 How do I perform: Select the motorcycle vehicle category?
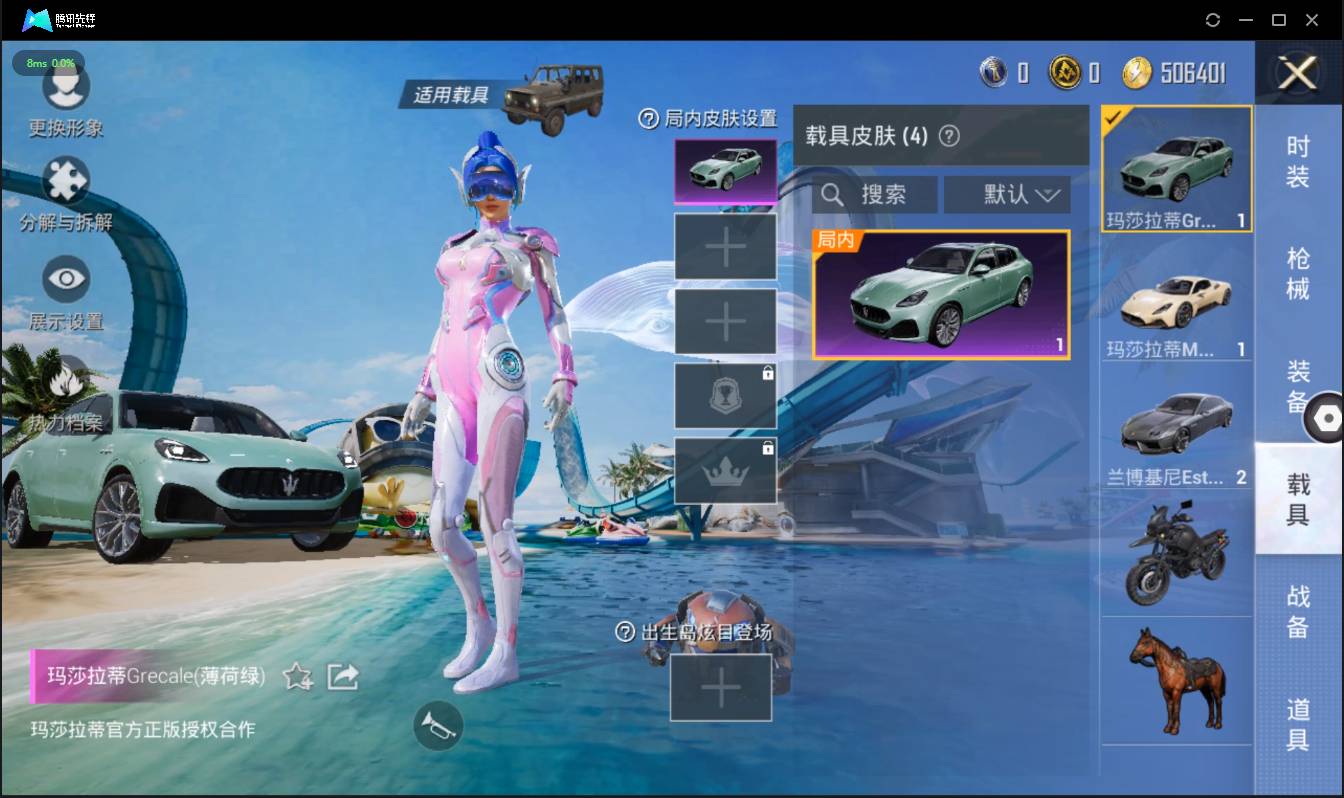coord(1176,553)
